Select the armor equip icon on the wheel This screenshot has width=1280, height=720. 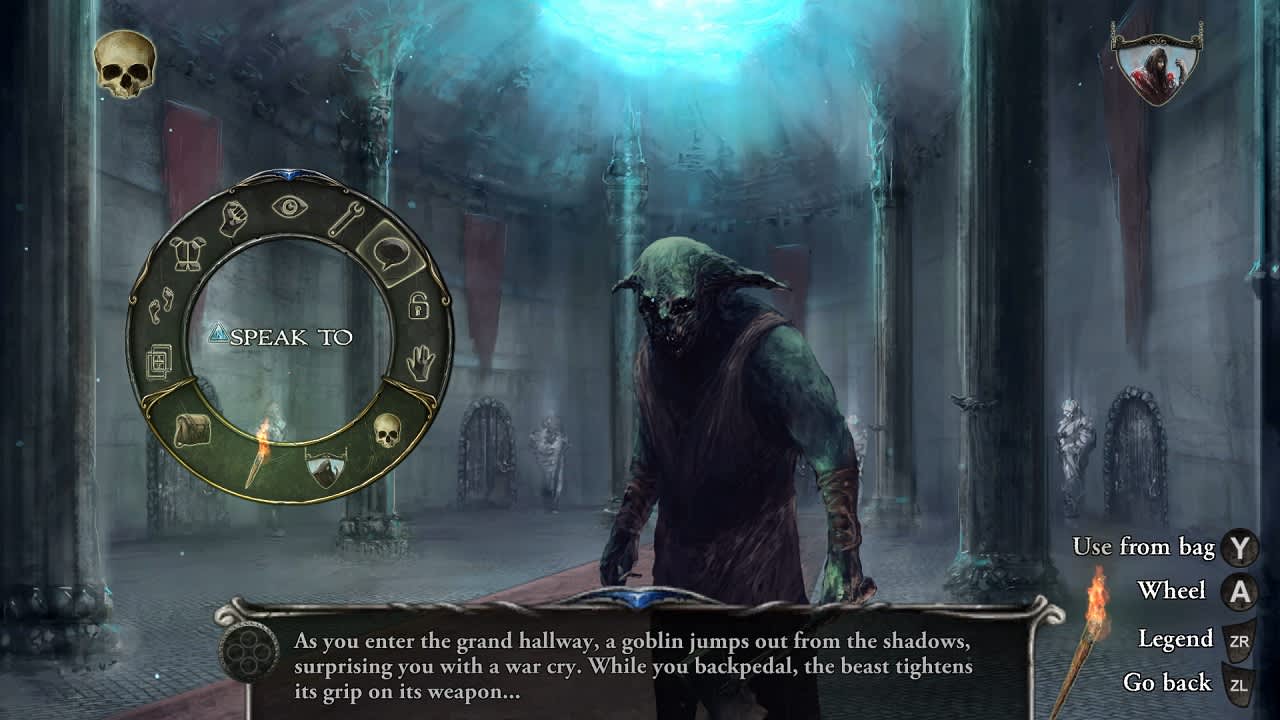click(x=185, y=253)
